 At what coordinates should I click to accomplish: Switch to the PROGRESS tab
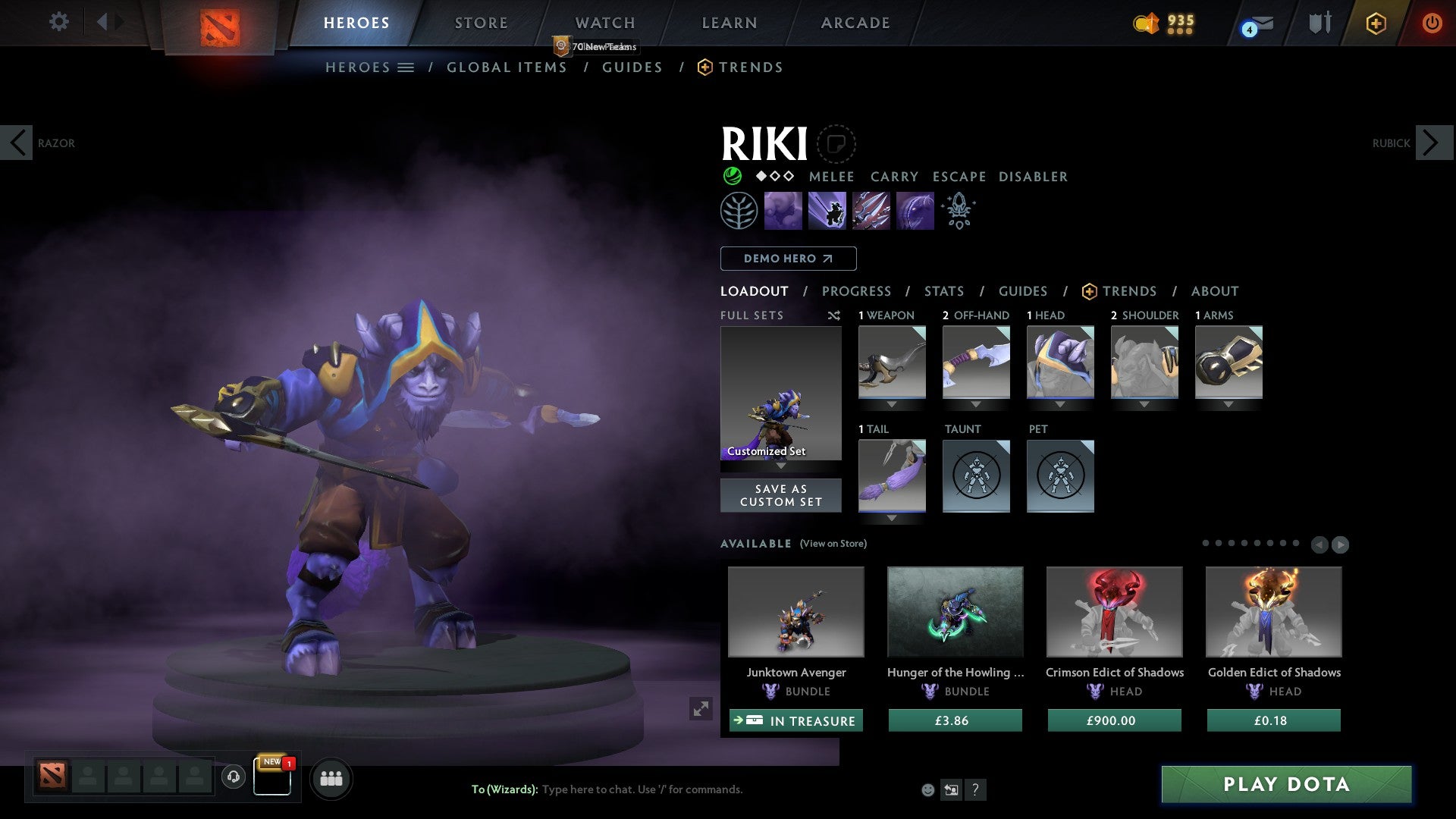tap(857, 291)
